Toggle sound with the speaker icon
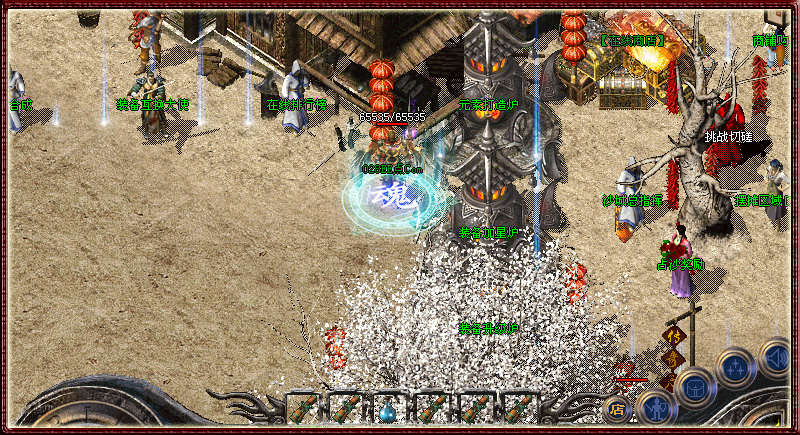The height and width of the screenshot is (435, 800). pos(775,356)
